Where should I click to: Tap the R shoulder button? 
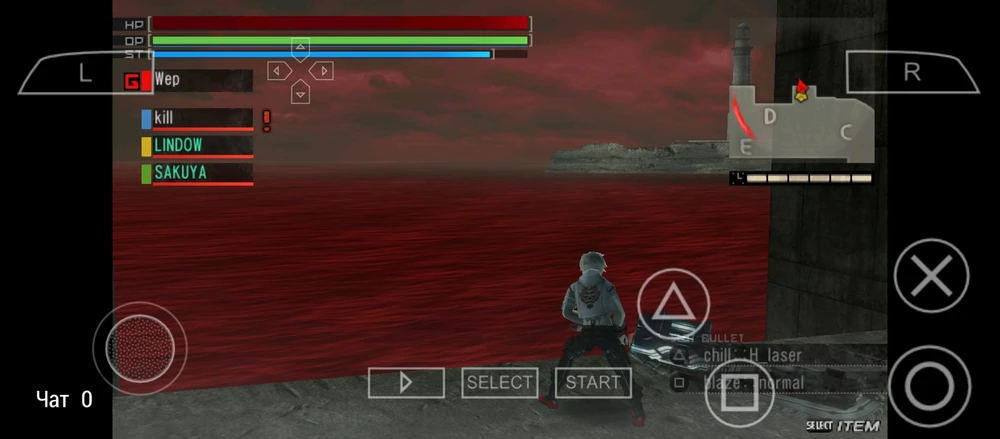911,72
